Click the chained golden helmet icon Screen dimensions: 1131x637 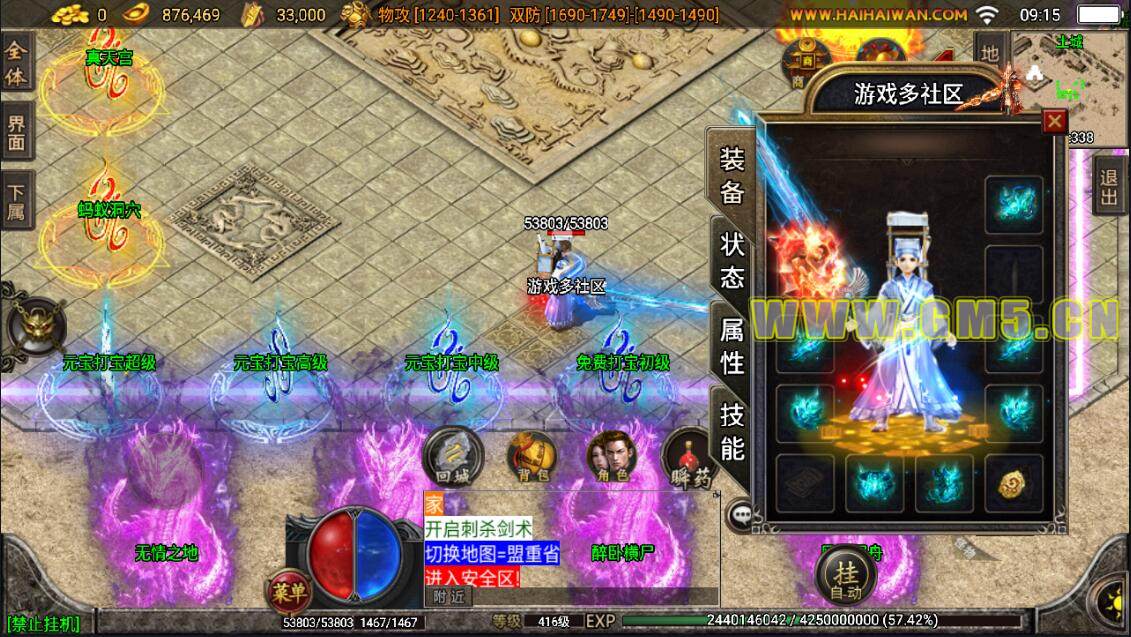pos(36,327)
